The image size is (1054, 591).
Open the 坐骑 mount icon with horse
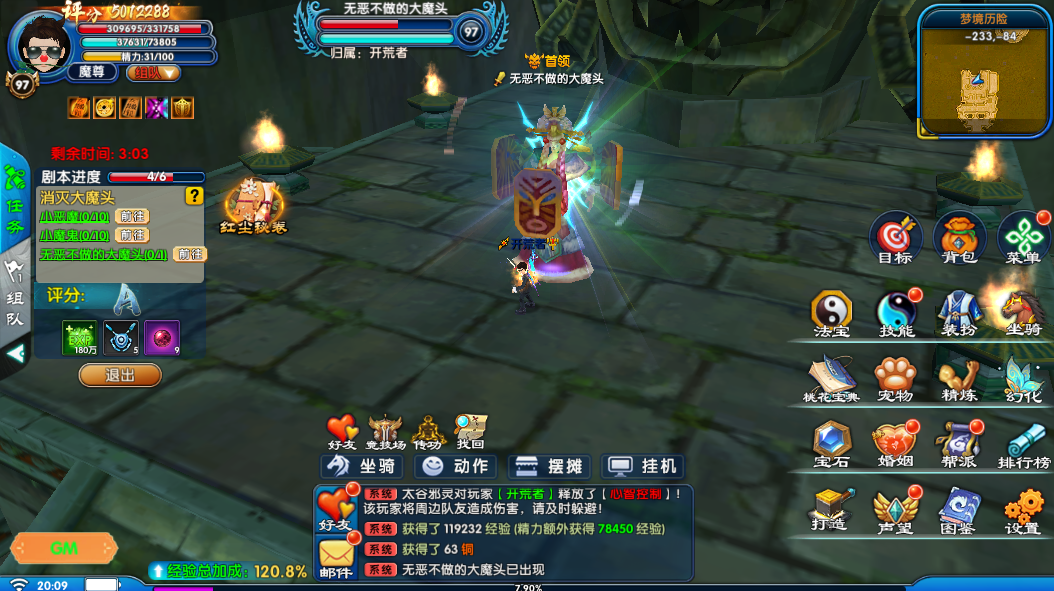pyautogui.click(x=1023, y=312)
